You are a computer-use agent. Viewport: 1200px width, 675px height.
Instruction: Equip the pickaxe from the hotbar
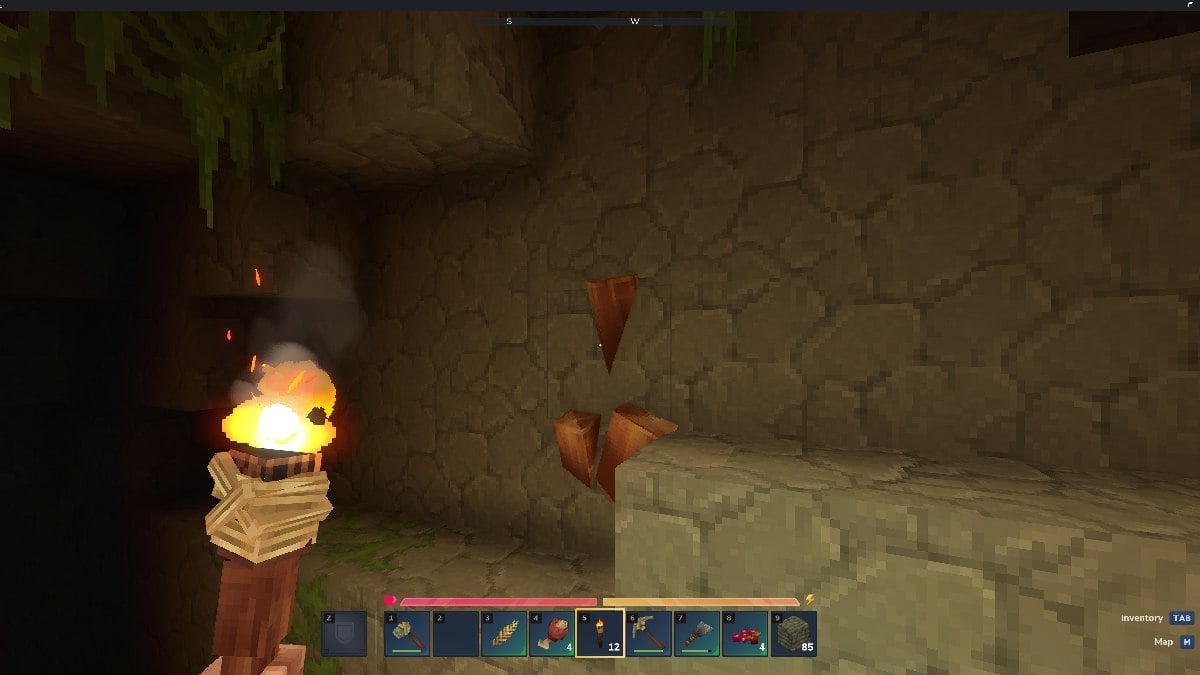tap(648, 633)
